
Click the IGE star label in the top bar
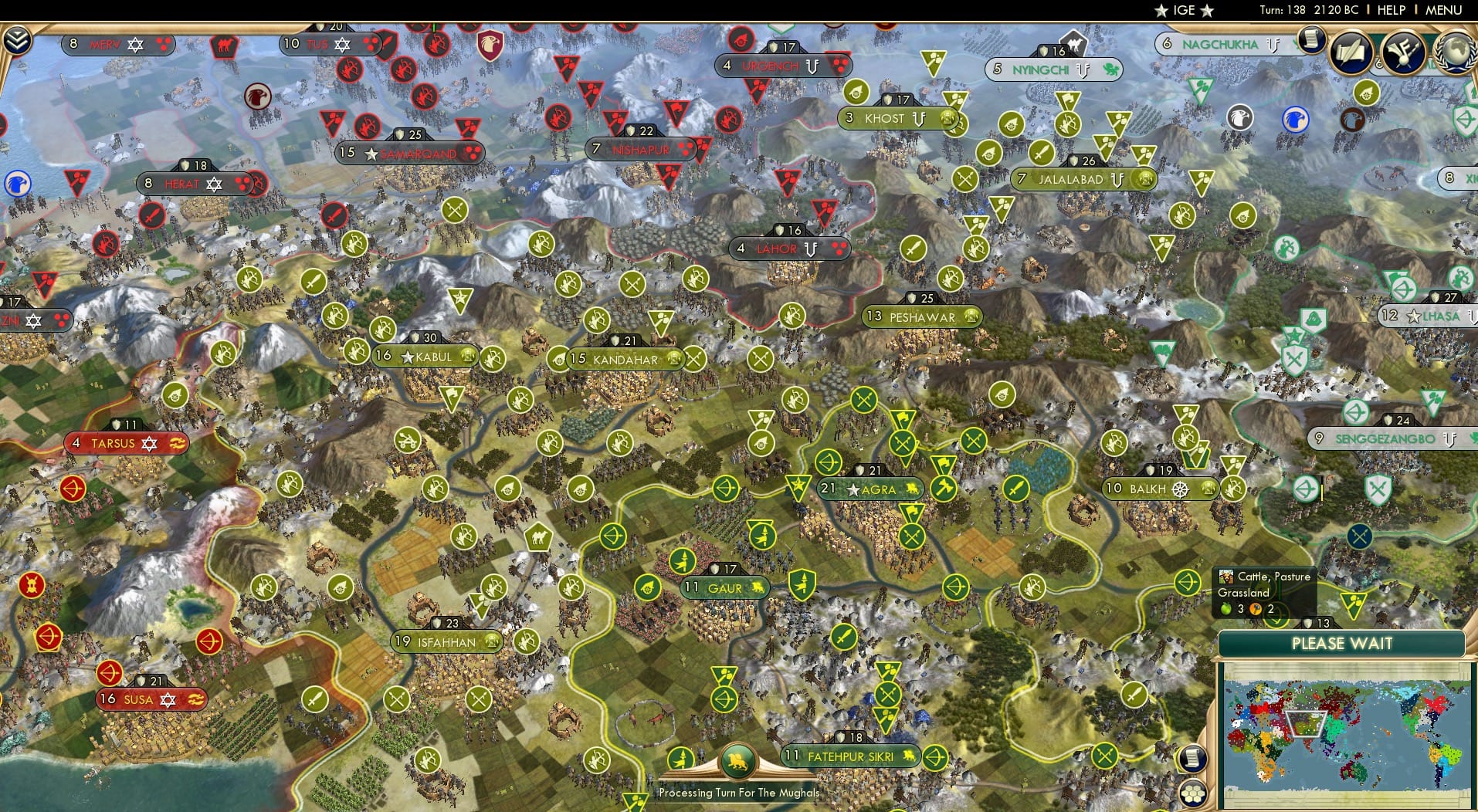pyautogui.click(x=1183, y=10)
